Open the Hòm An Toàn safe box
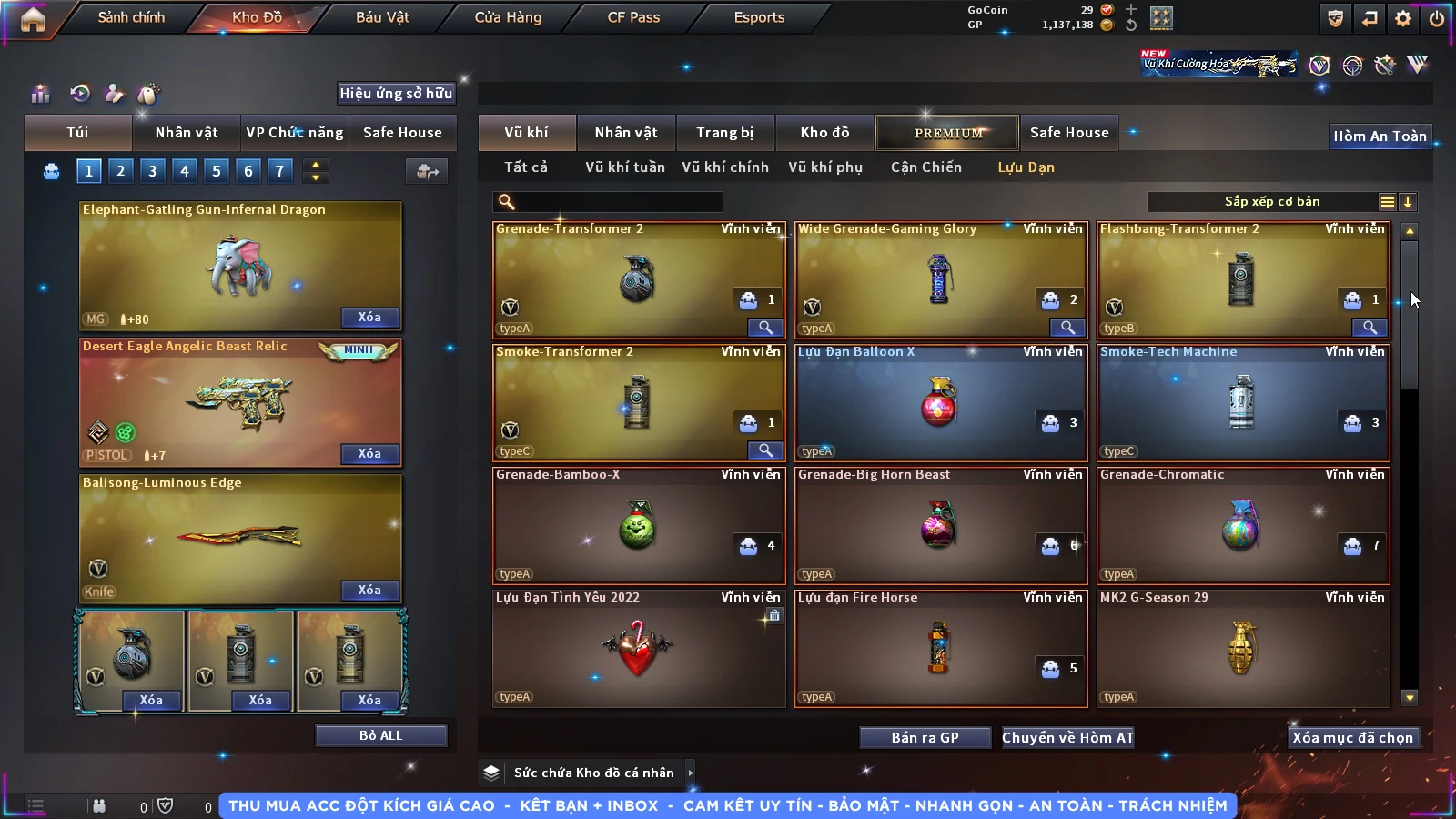1456x819 pixels. (x=1380, y=136)
